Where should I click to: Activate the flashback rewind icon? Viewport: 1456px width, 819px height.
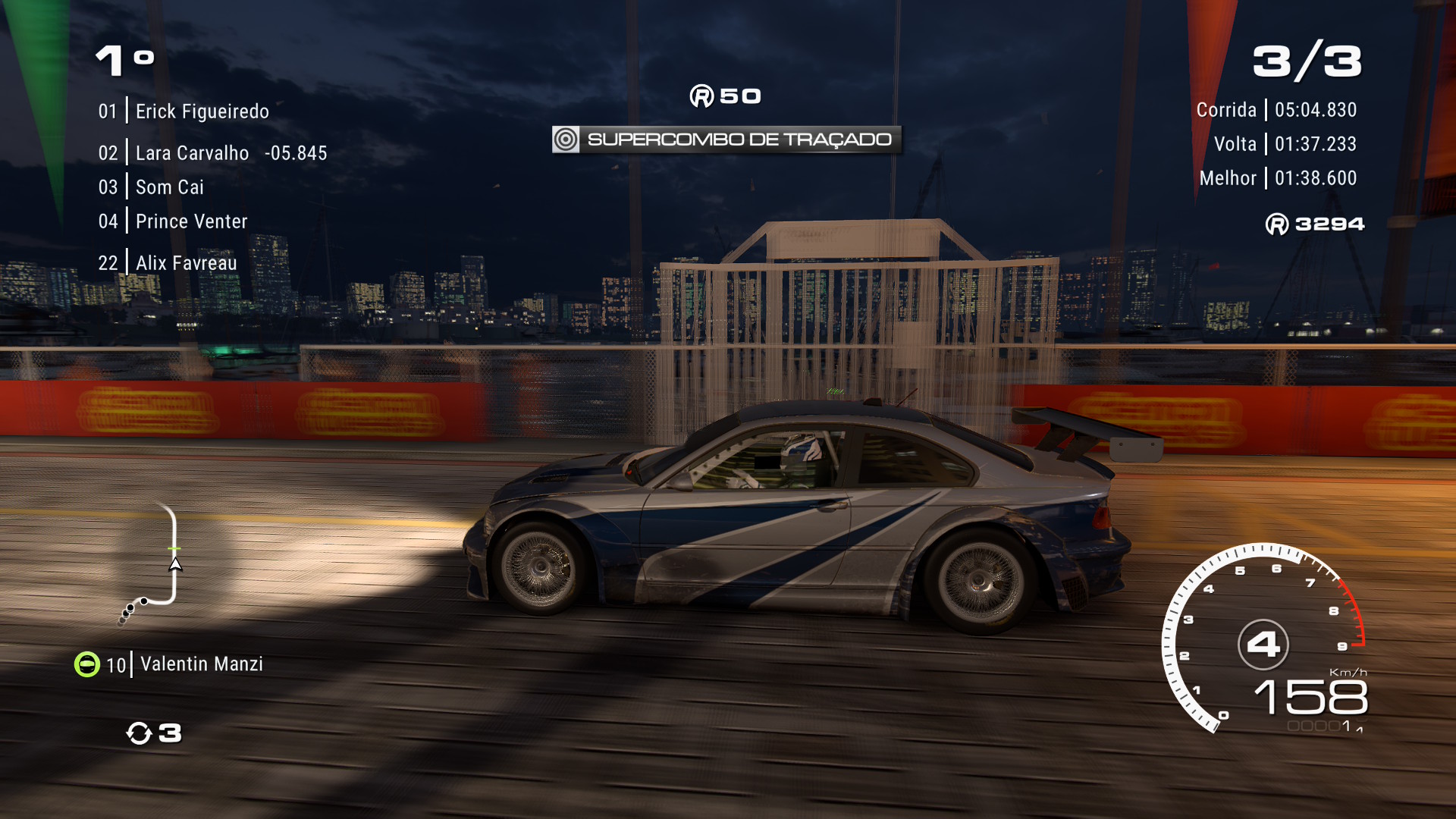coord(139,733)
